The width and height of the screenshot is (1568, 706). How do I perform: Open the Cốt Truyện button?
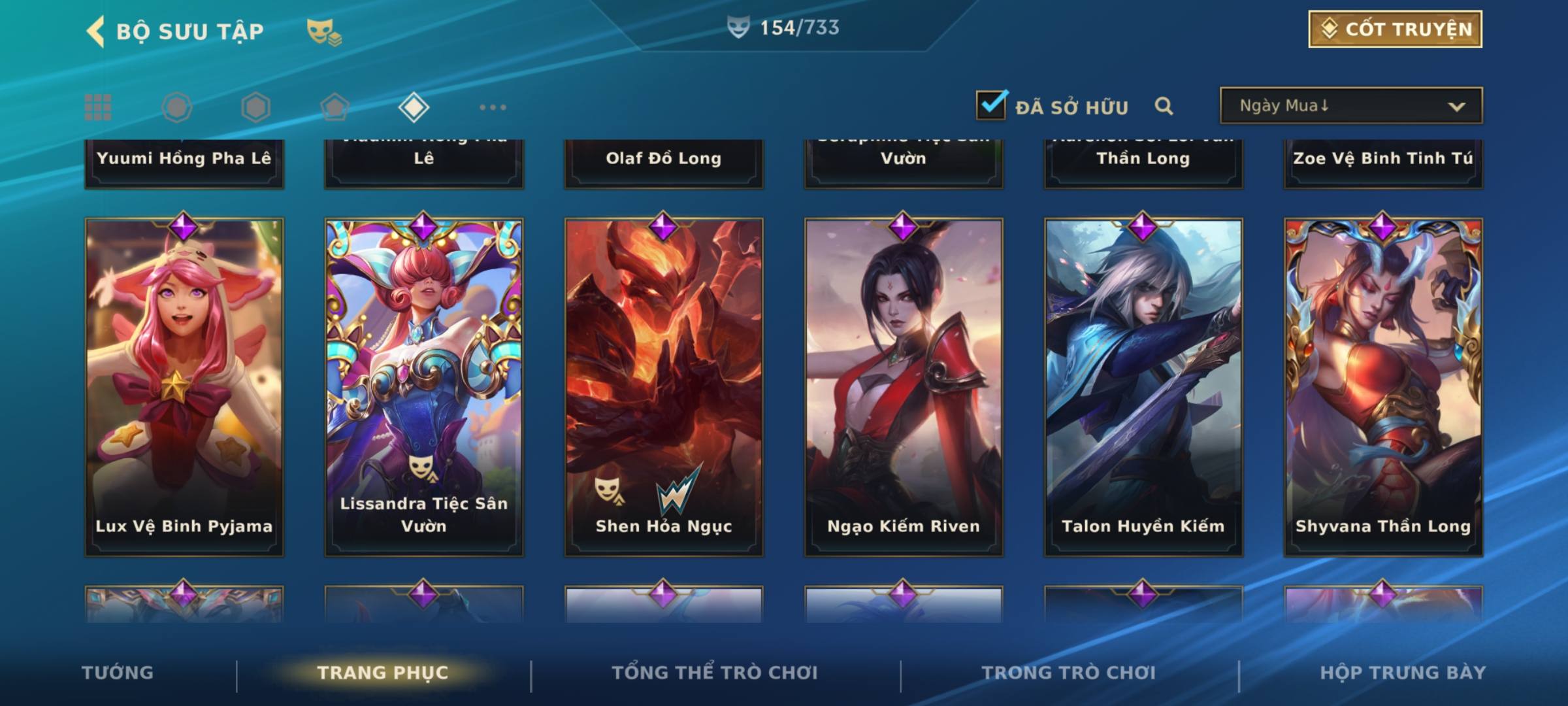[x=1395, y=29]
